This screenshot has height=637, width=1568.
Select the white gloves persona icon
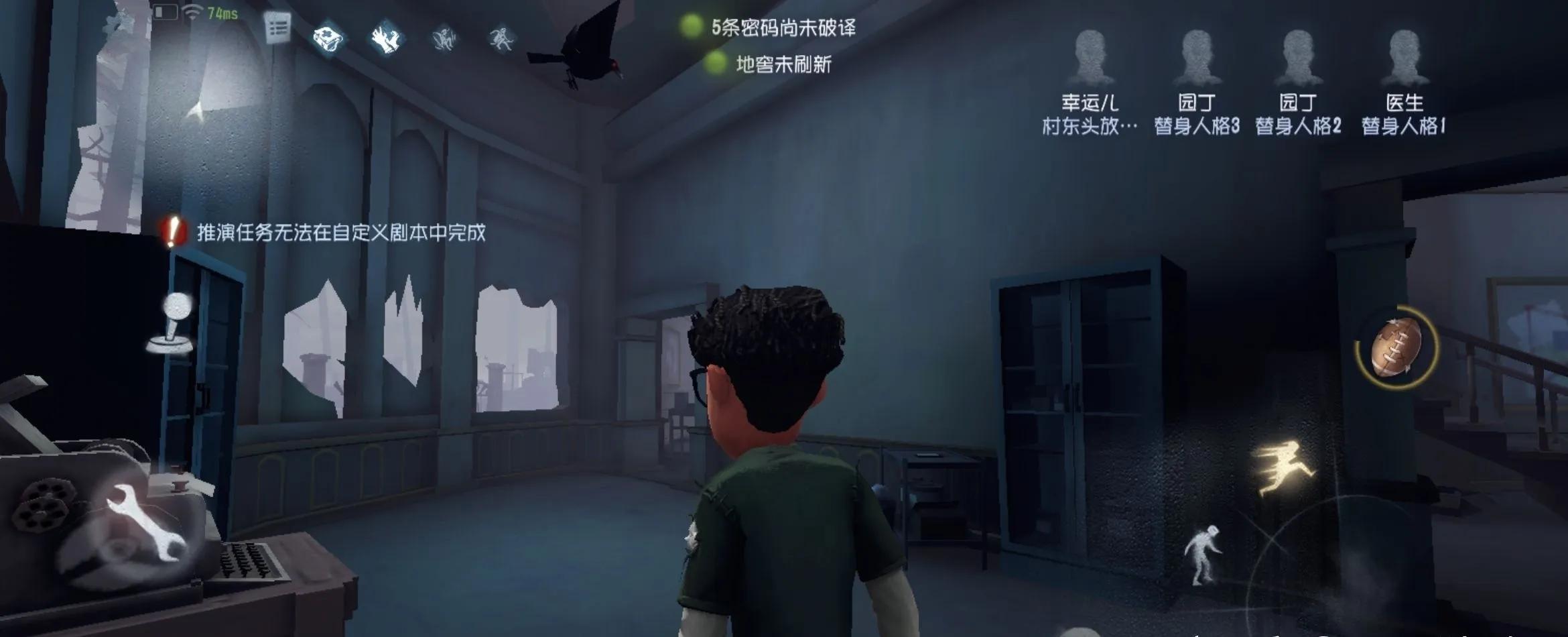click(x=386, y=38)
